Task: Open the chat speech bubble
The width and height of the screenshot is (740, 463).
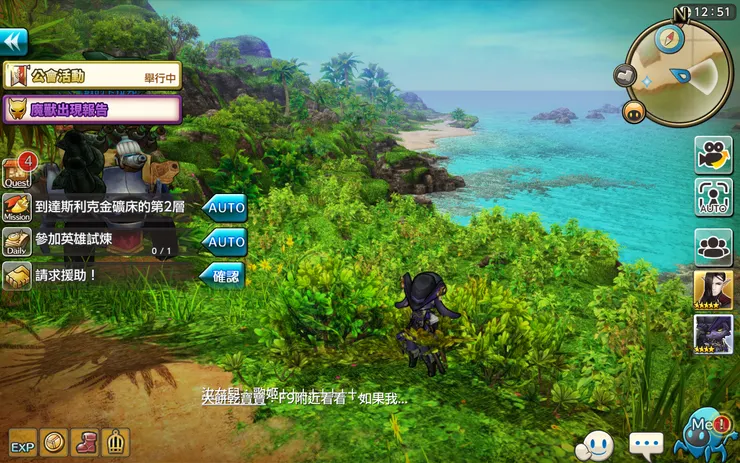Action: (x=646, y=442)
